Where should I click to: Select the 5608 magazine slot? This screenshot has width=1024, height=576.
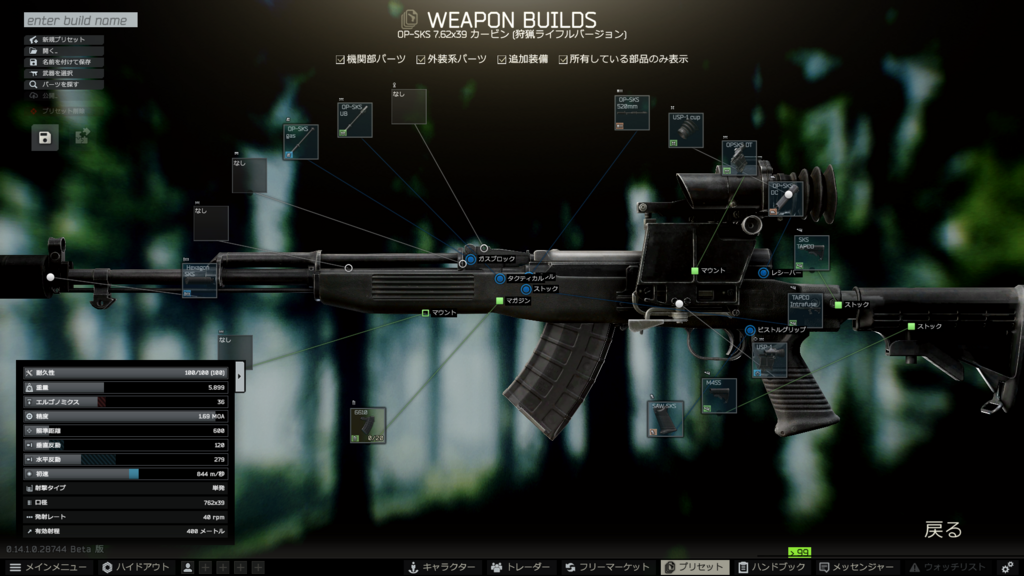click(x=368, y=425)
